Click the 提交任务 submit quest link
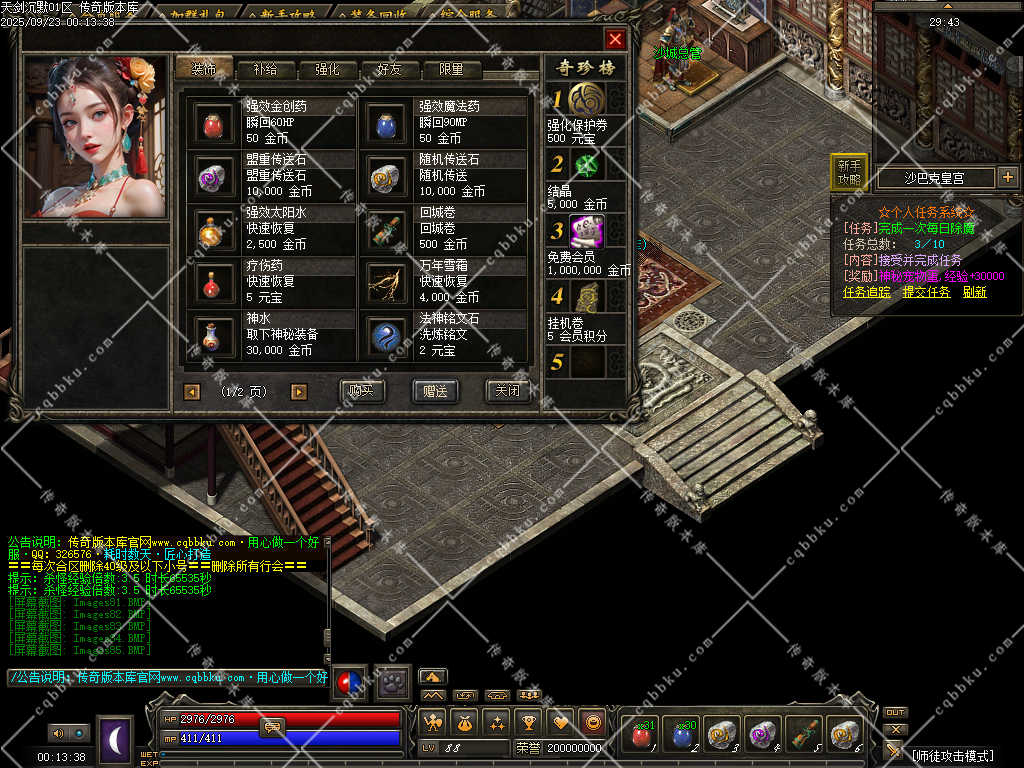Screen dimensions: 1024x768 926,292
